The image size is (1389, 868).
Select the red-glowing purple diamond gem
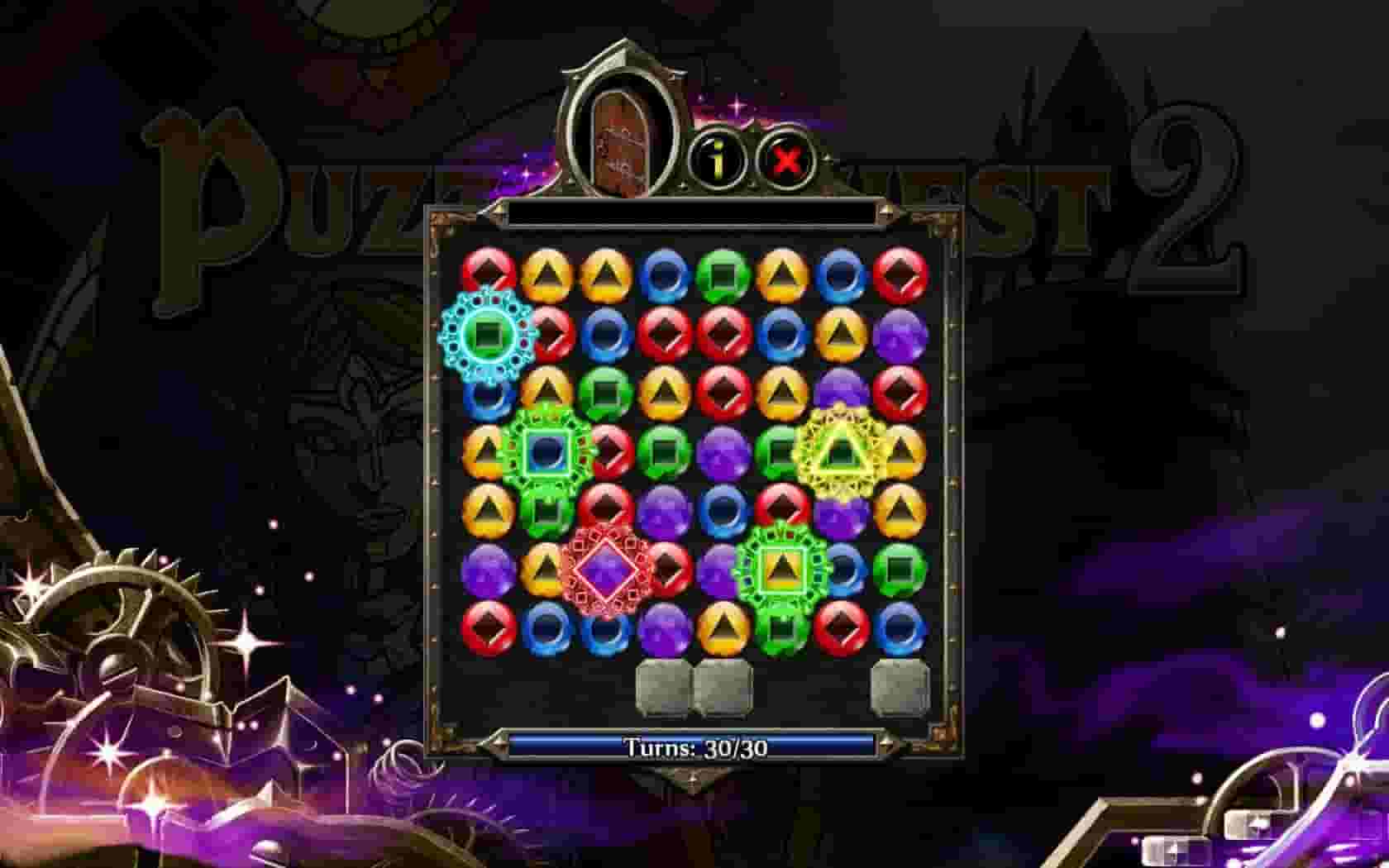coord(604,569)
